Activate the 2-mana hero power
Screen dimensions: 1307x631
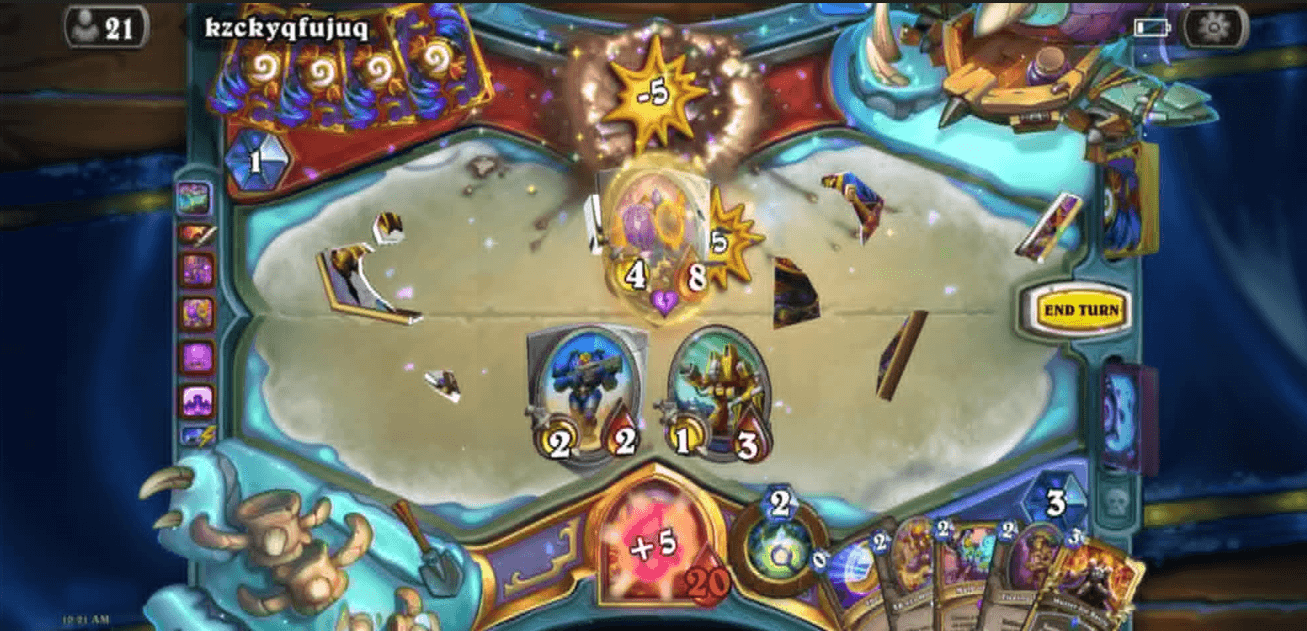point(779,551)
